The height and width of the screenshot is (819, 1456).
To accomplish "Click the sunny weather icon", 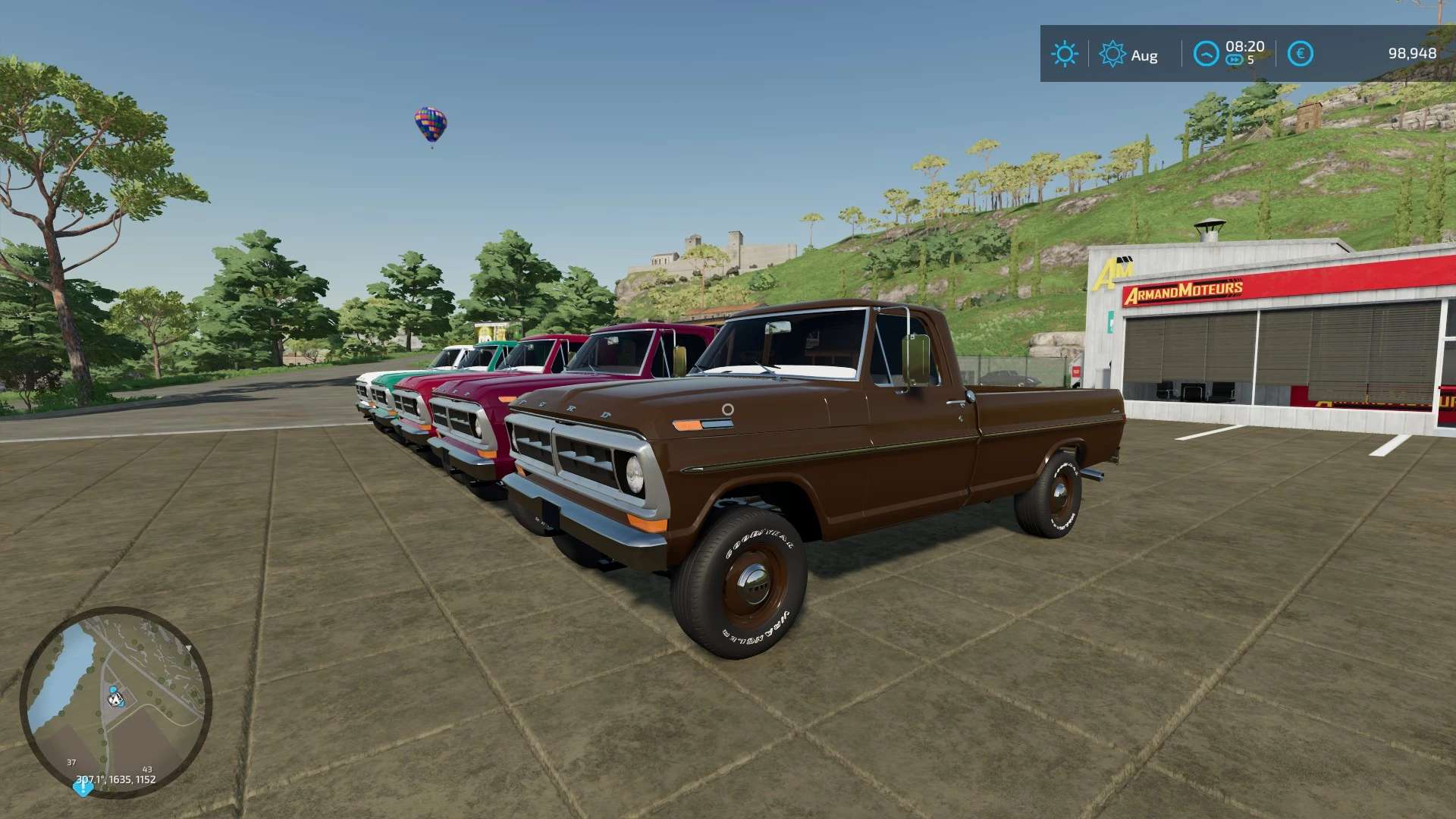I will (1064, 54).
